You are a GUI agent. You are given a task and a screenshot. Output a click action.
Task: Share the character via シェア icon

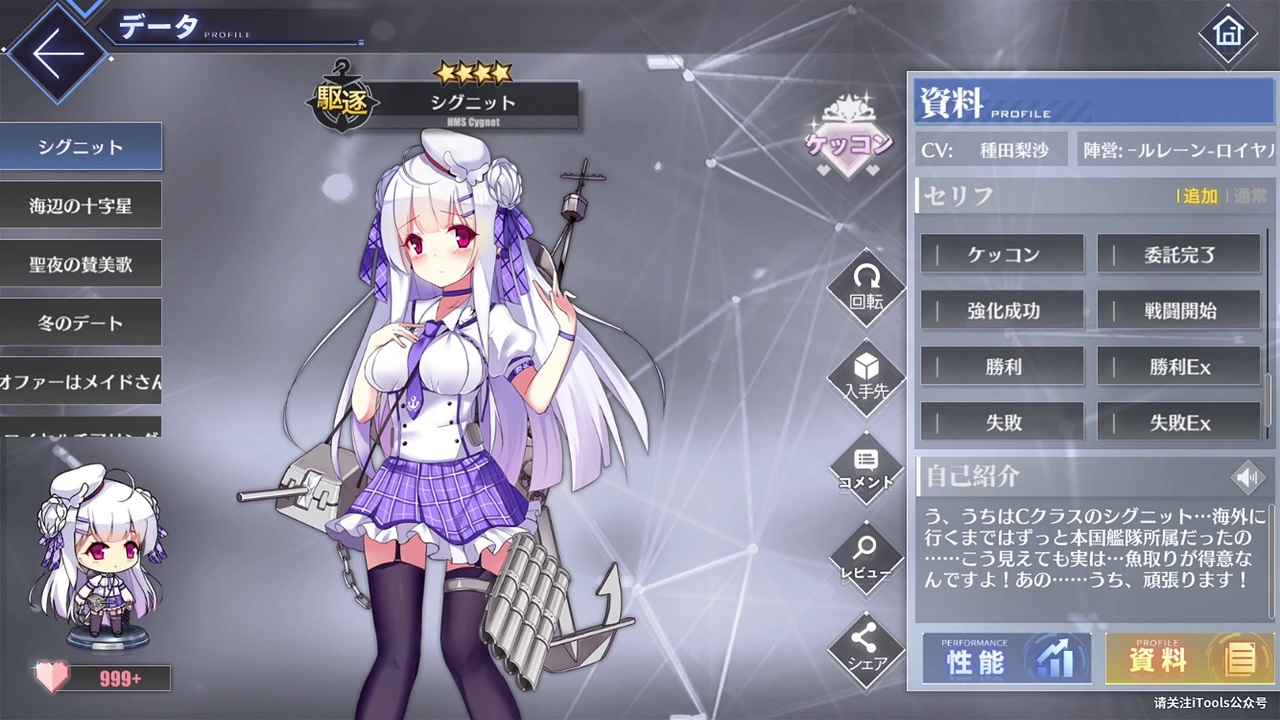[x=866, y=648]
